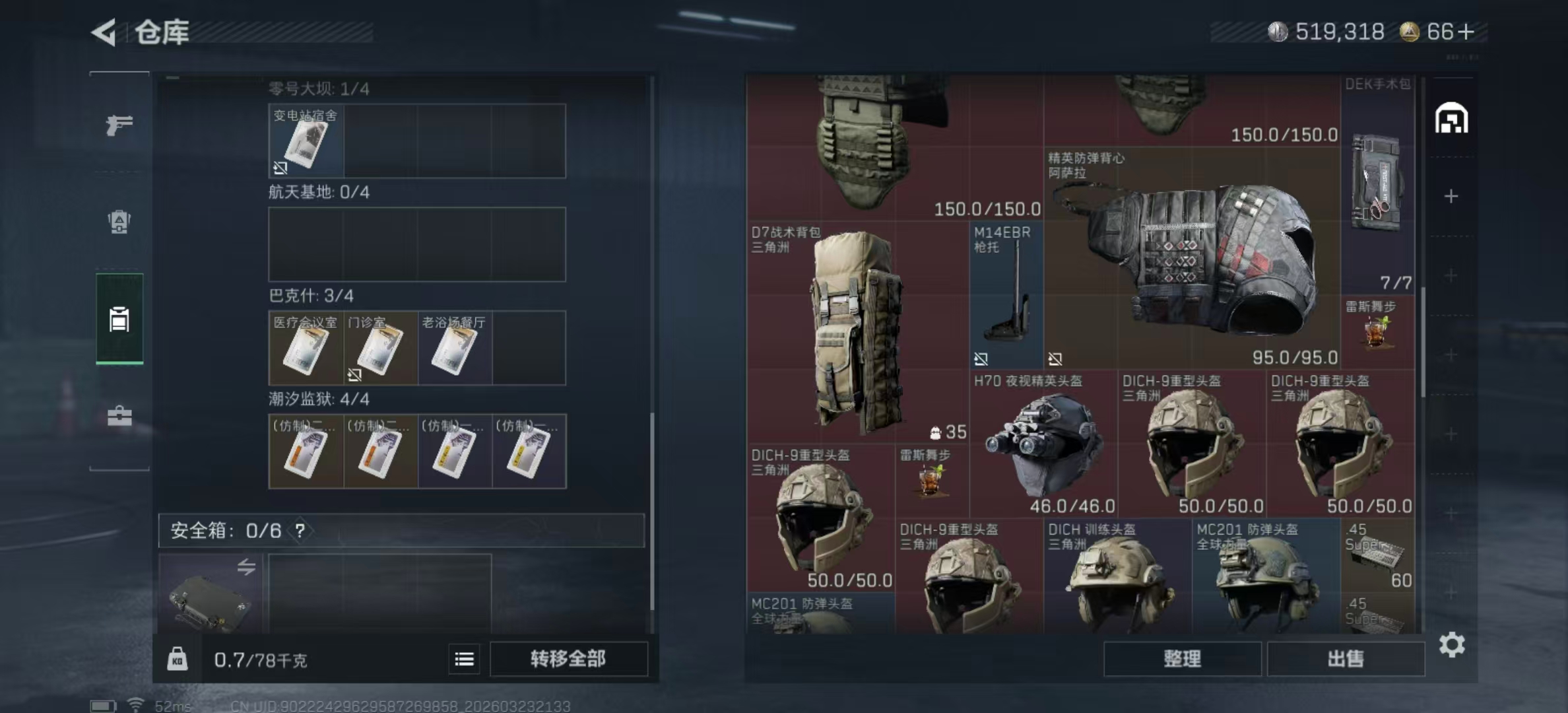Click the 150.0/150.0 durability indicator
This screenshot has width=1568, height=713.
[988, 209]
